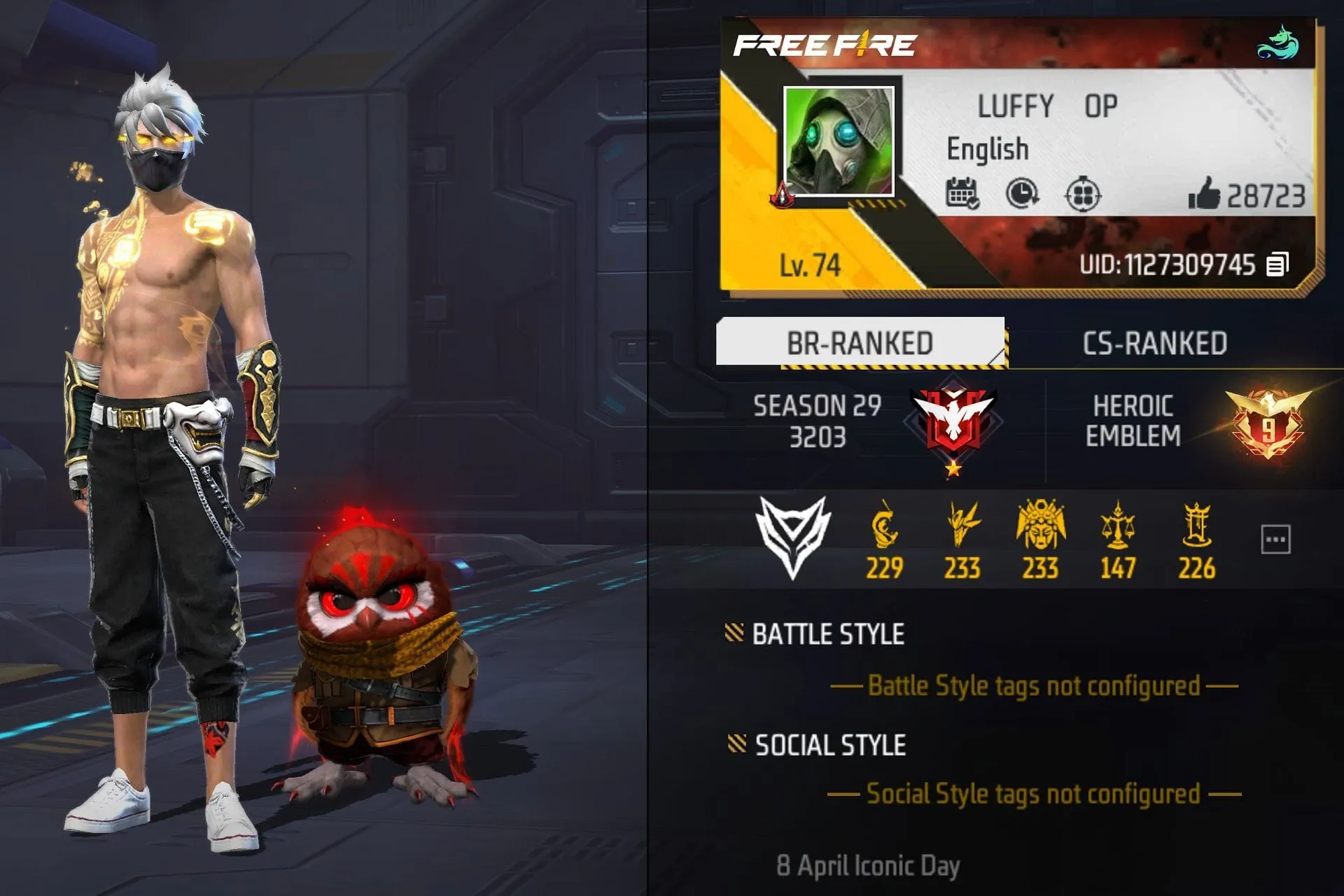Open the calendar join-date icon
The width and height of the screenshot is (1344, 896).
coord(965,193)
